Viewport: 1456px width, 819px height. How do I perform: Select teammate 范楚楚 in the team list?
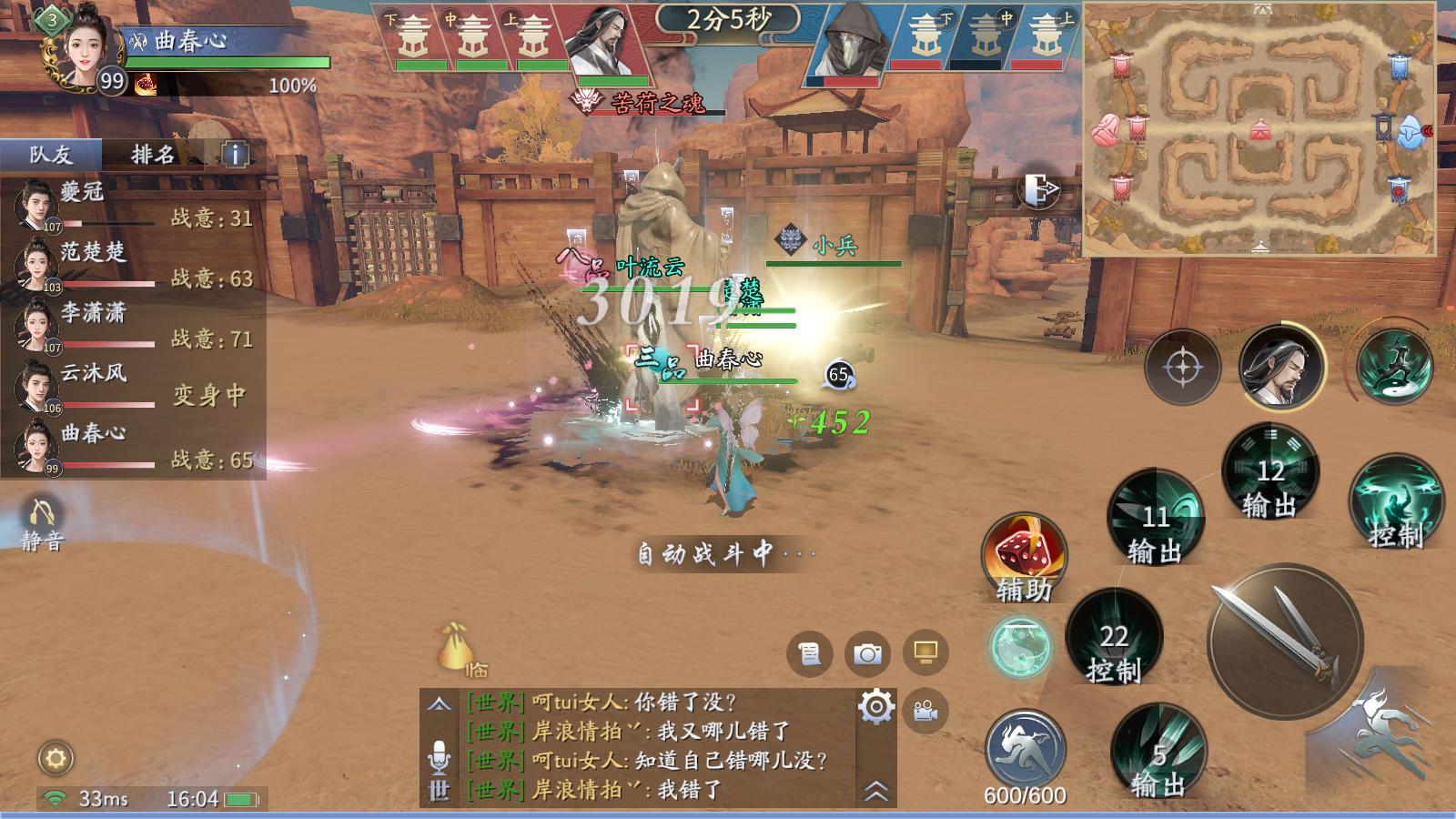[x=91, y=265]
